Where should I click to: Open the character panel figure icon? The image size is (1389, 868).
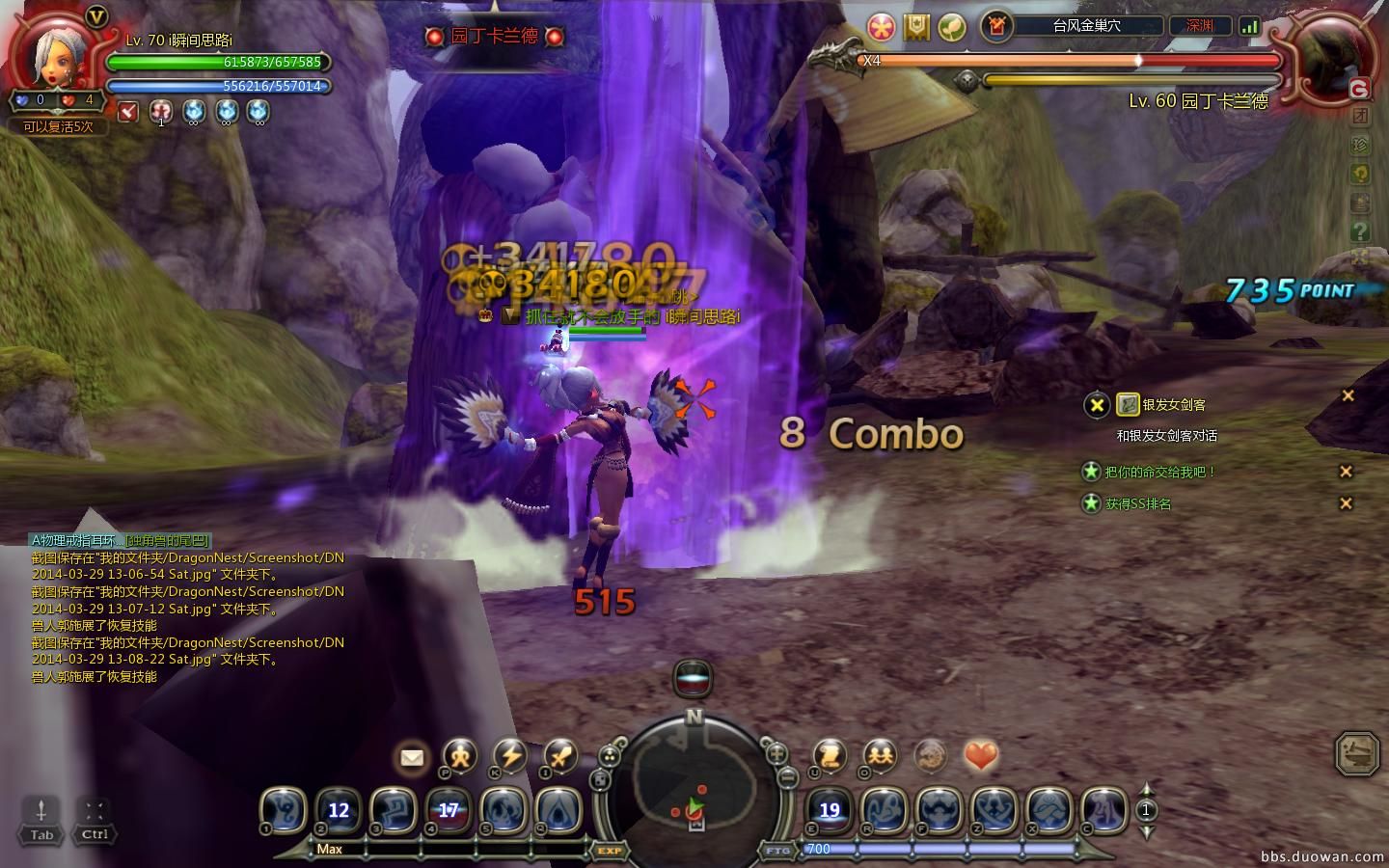pos(460,756)
